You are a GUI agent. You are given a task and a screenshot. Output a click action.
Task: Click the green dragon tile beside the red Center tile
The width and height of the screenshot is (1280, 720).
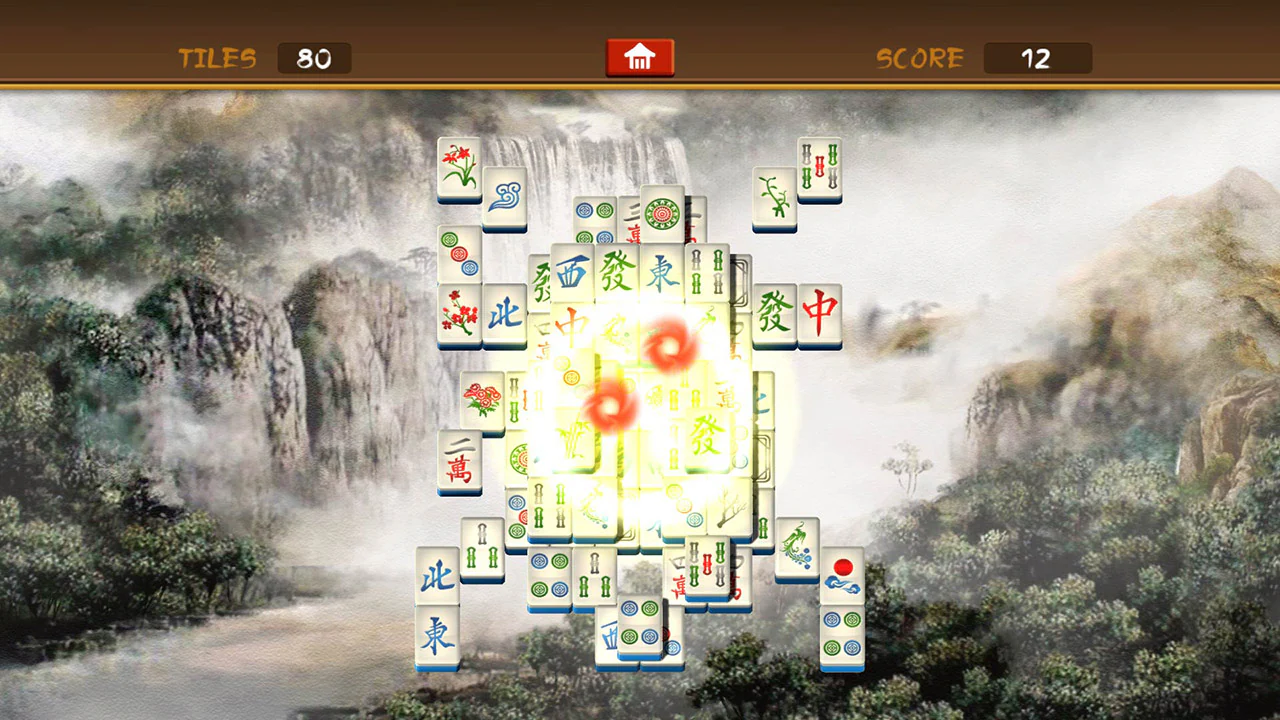point(774,315)
